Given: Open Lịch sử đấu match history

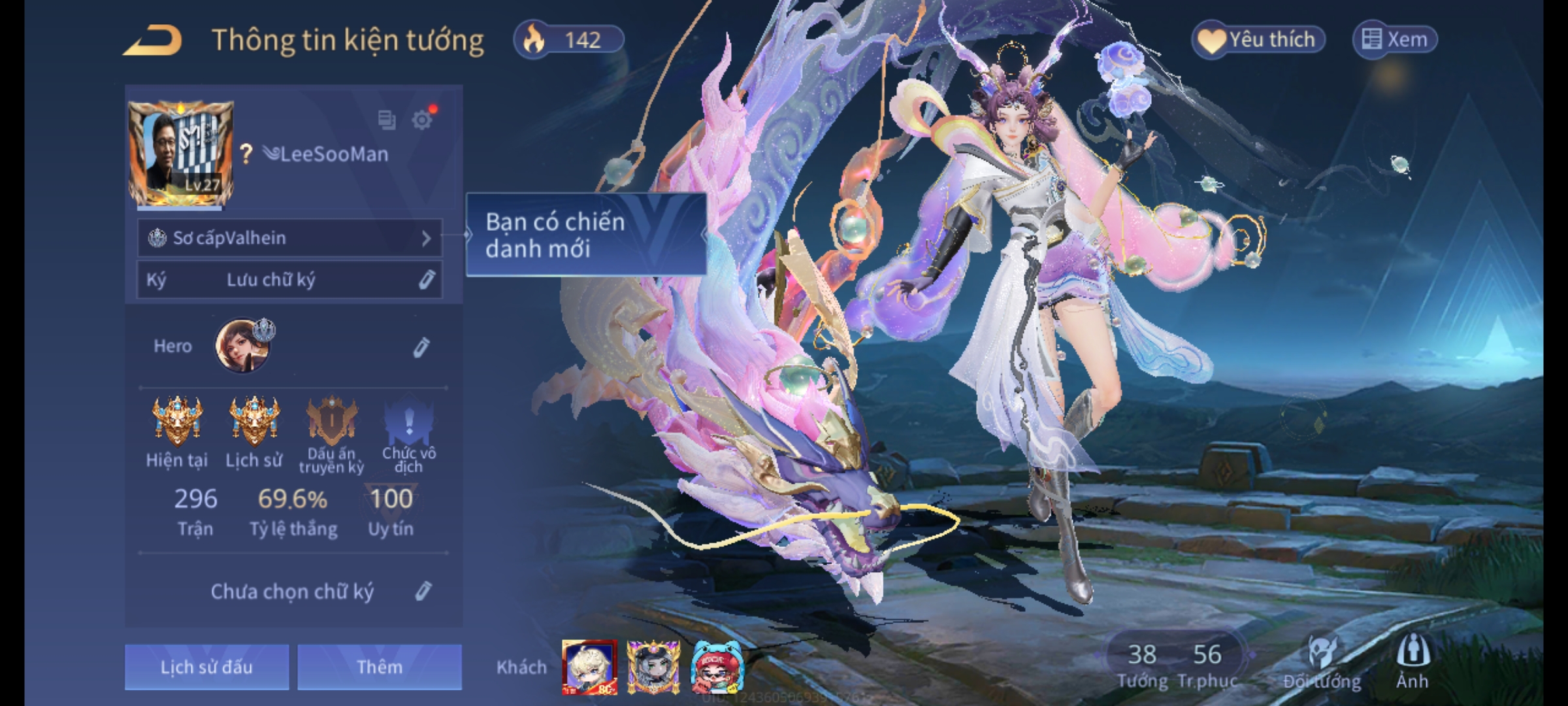Looking at the screenshot, I should [206, 667].
